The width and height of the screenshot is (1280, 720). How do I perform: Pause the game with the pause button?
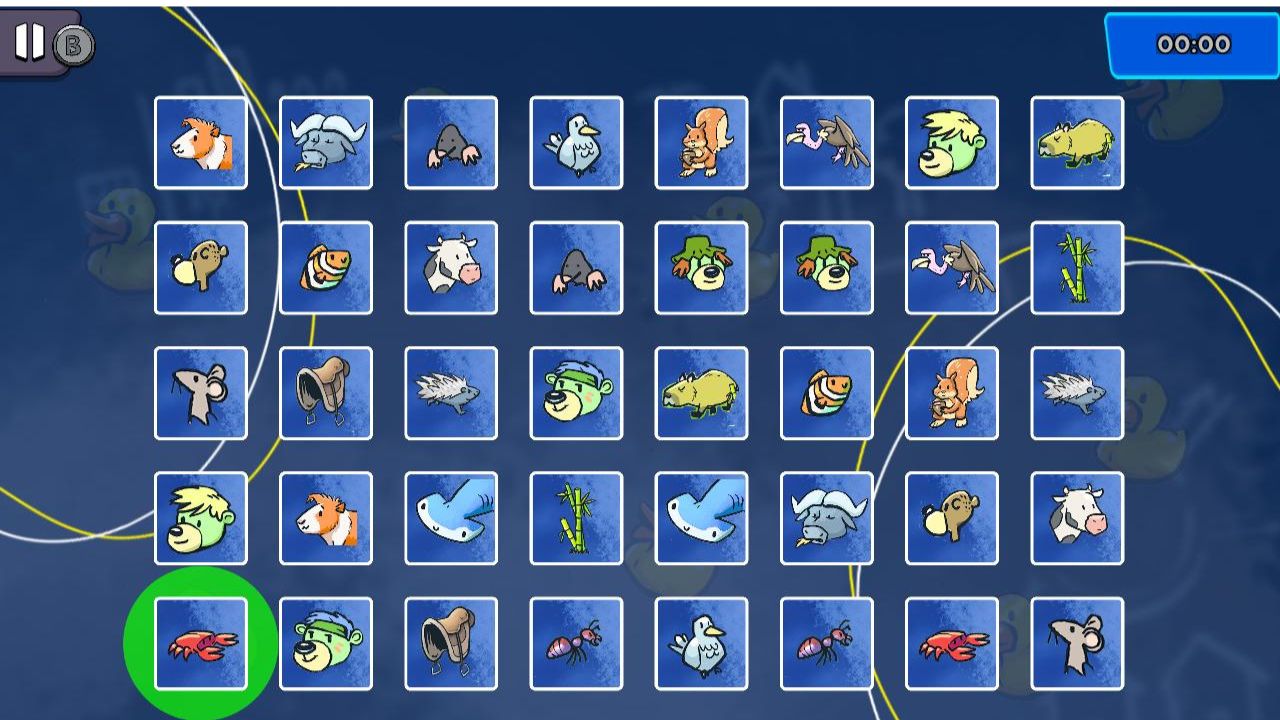[29, 42]
